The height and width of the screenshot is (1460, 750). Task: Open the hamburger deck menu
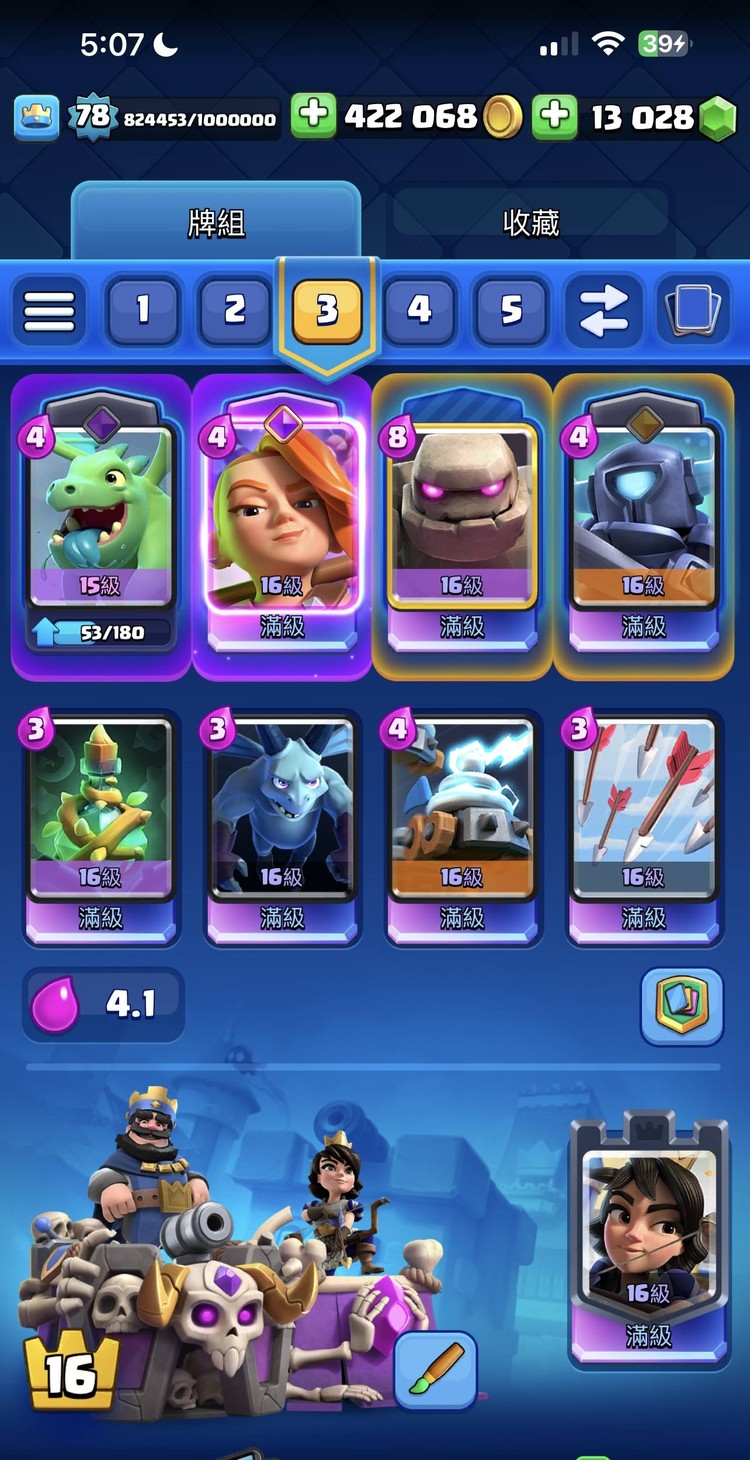coord(49,310)
